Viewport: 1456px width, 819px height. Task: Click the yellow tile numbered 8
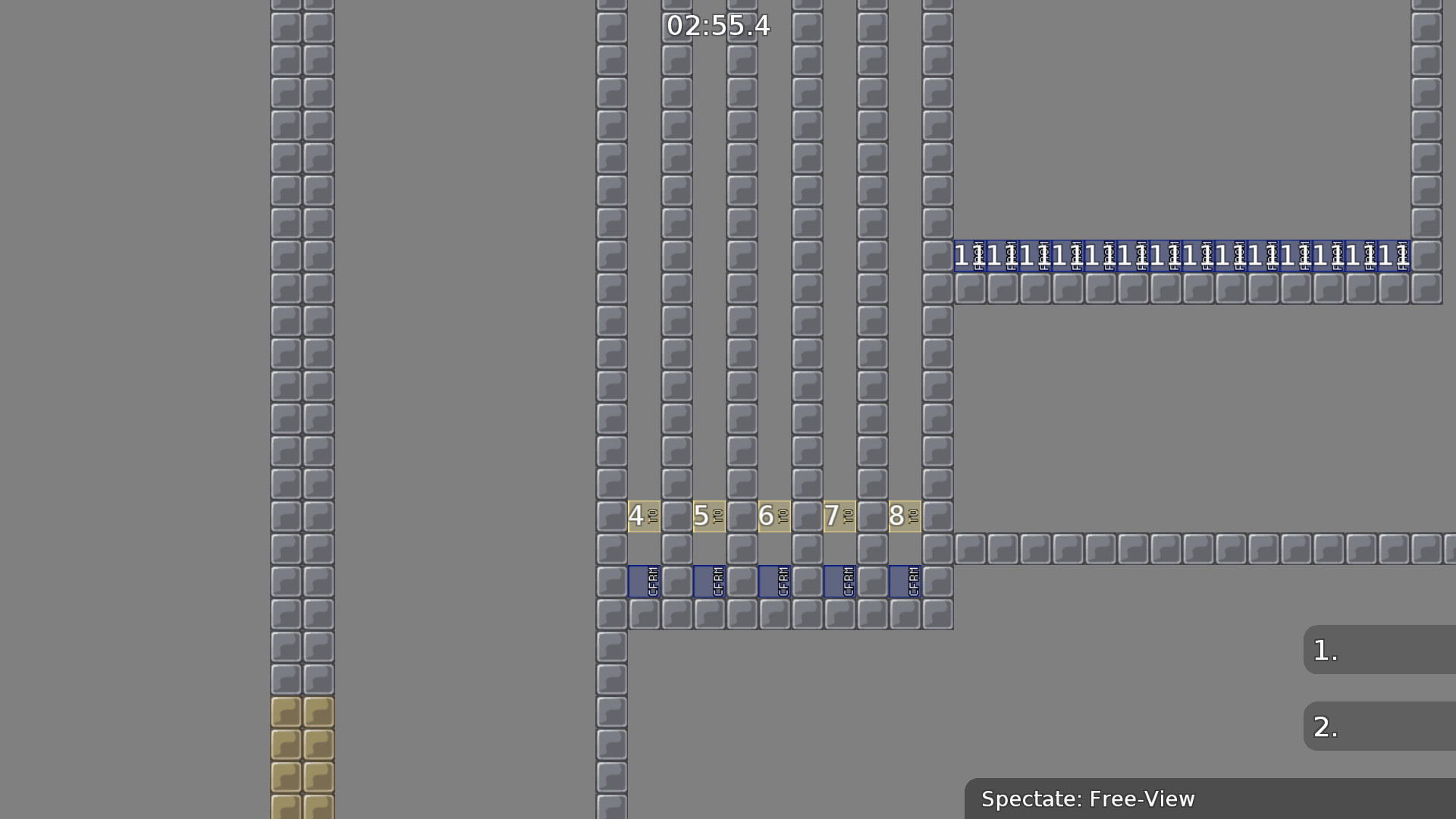(x=904, y=515)
